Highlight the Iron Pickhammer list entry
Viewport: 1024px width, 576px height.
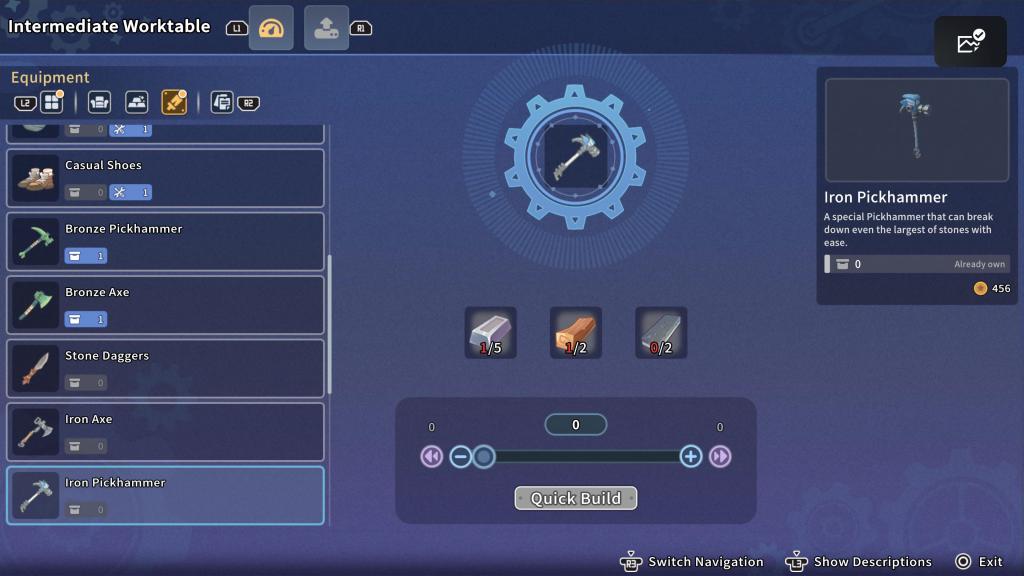click(x=165, y=495)
